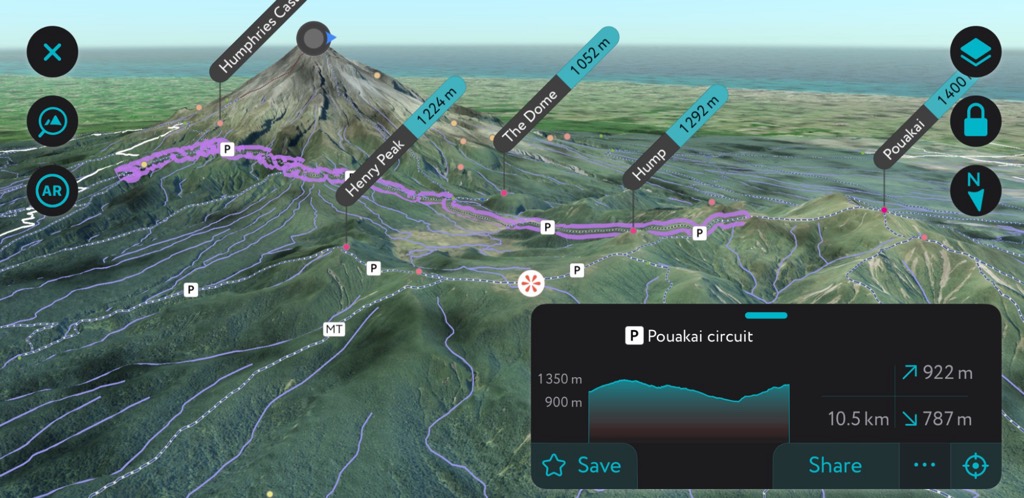Image resolution: width=1024 pixels, height=498 pixels.
Task: Tap the grey viewpoint marker on summit
Action: [x=314, y=39]
